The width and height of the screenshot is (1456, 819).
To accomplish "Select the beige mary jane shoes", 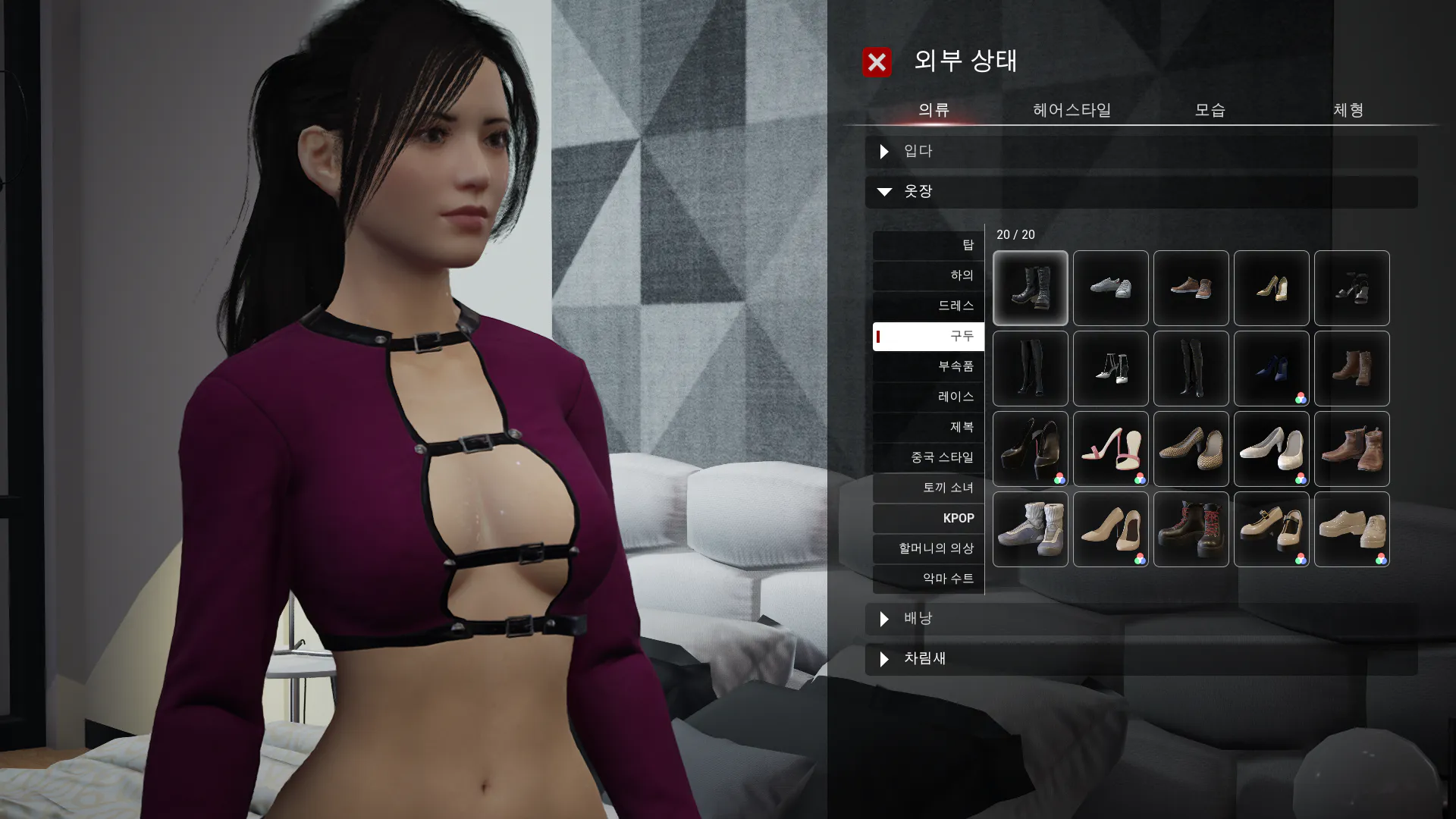I will point(1271,529).
